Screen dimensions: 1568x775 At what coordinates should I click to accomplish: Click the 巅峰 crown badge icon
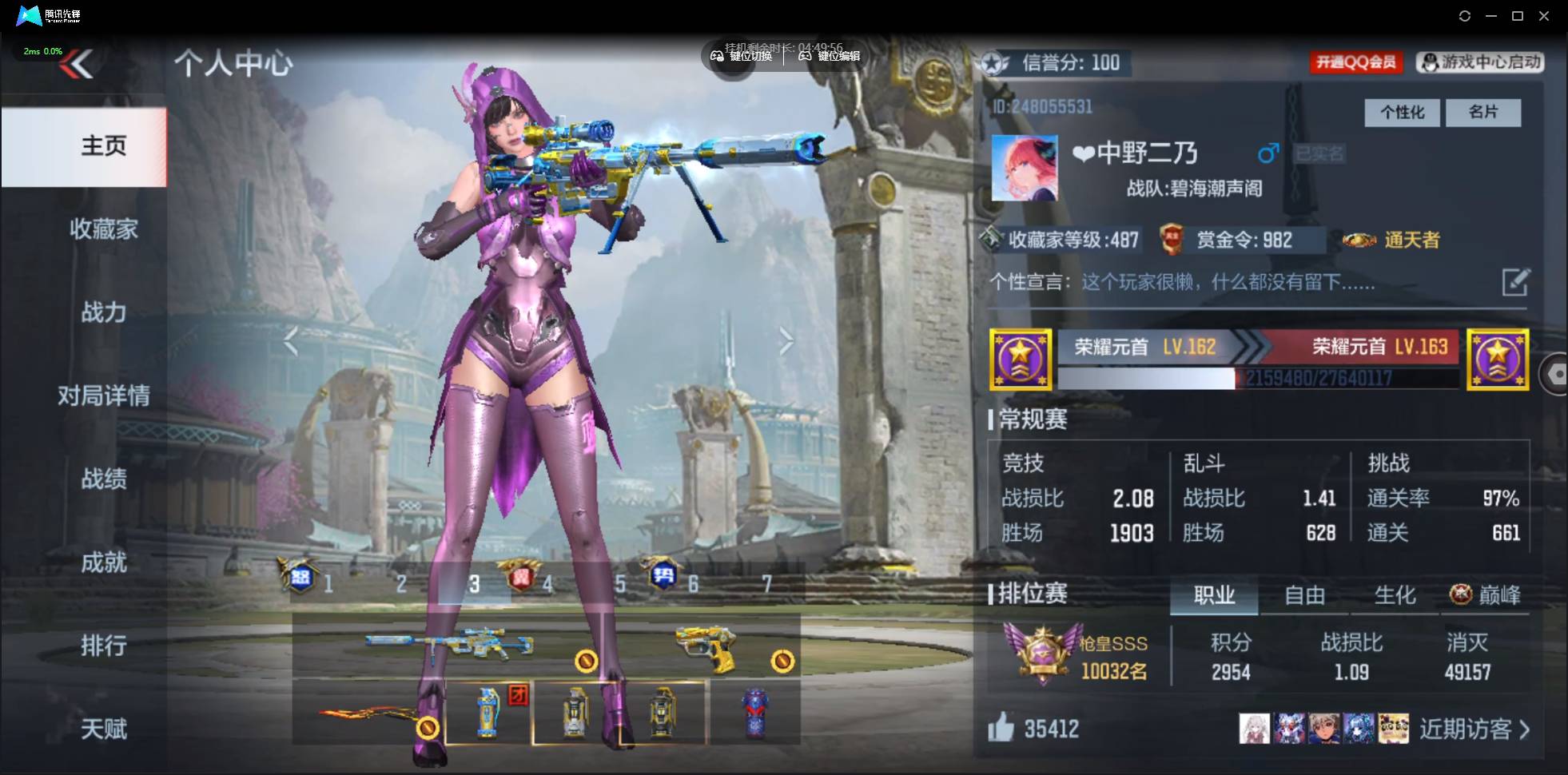(1459, 594)
